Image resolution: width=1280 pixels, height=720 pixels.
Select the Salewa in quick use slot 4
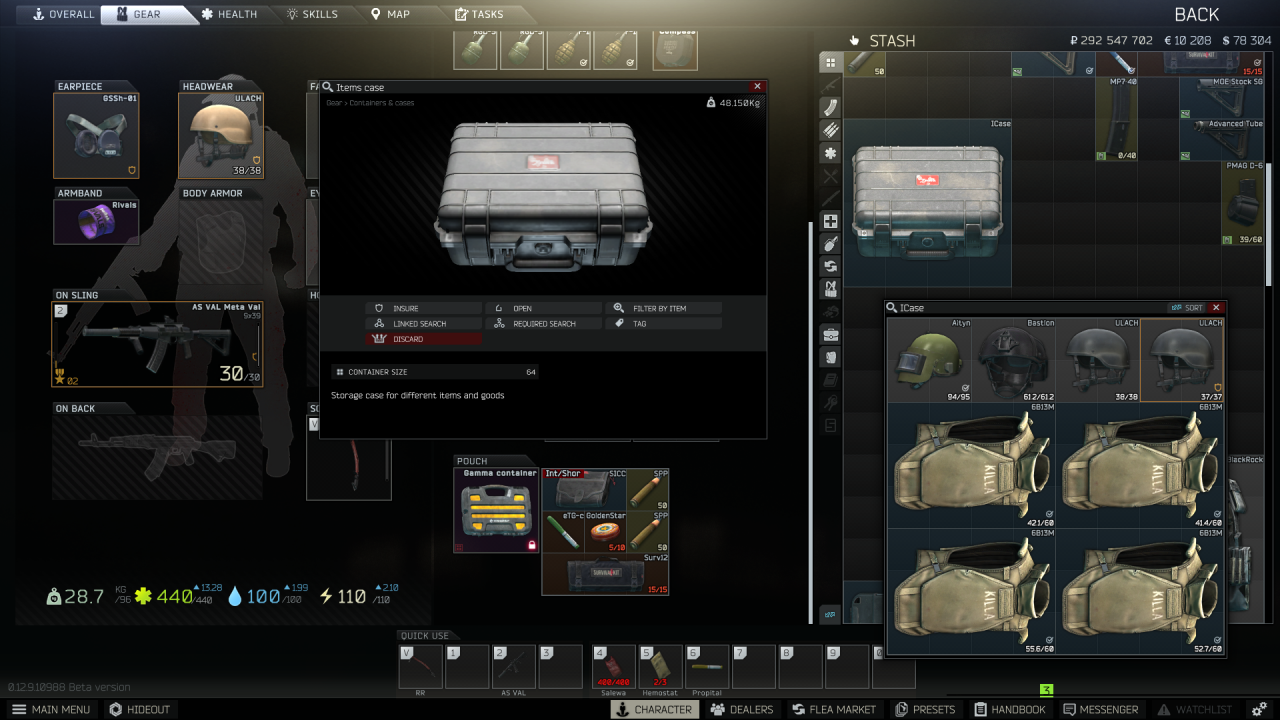pos(613,664)
